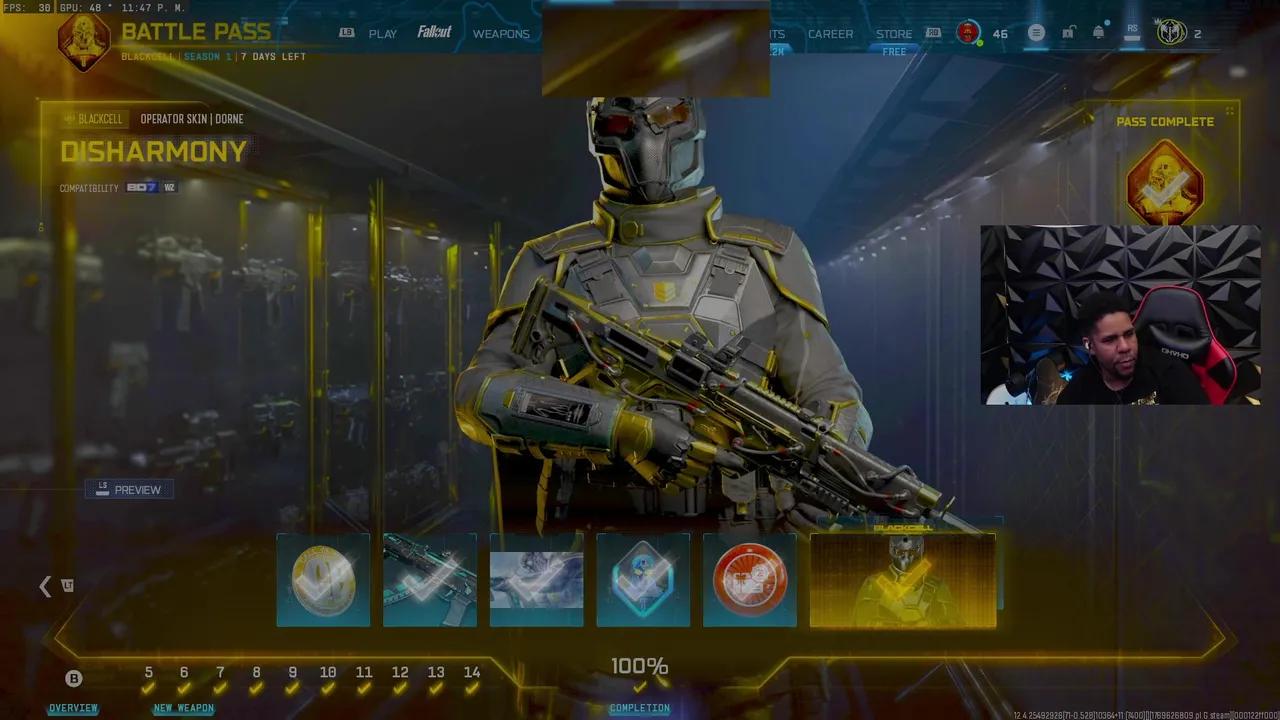Click the PREVIEW button

129,489
